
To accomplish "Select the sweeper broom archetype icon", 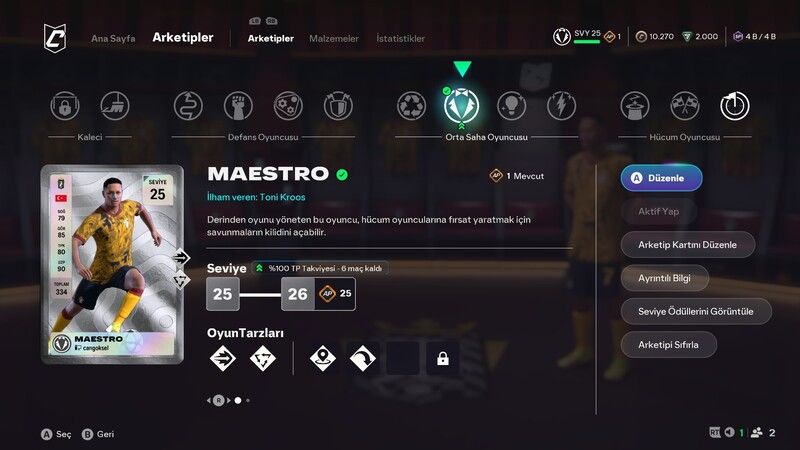I will click(x=115, y=106).
